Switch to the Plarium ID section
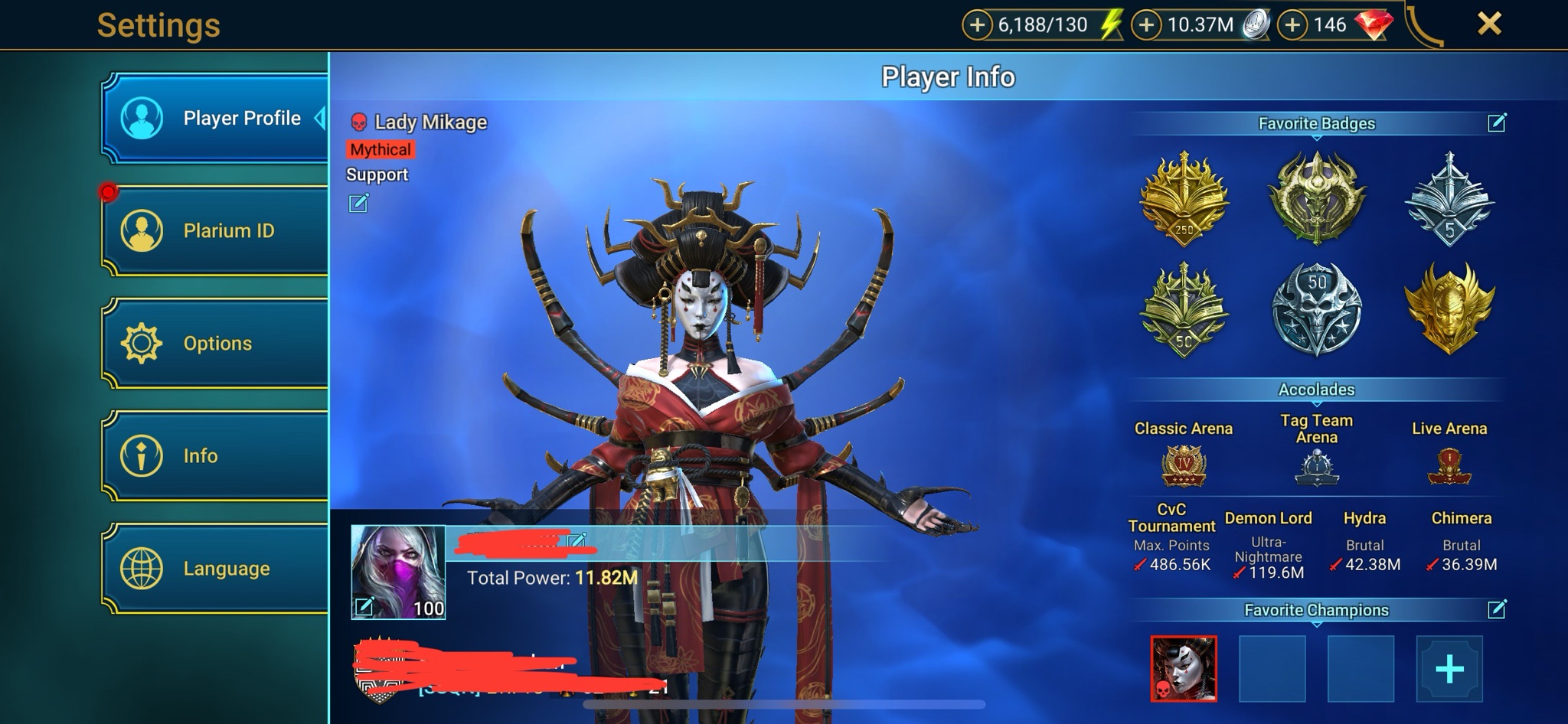Screen dimensions: 1568x724 click(215, 230)
